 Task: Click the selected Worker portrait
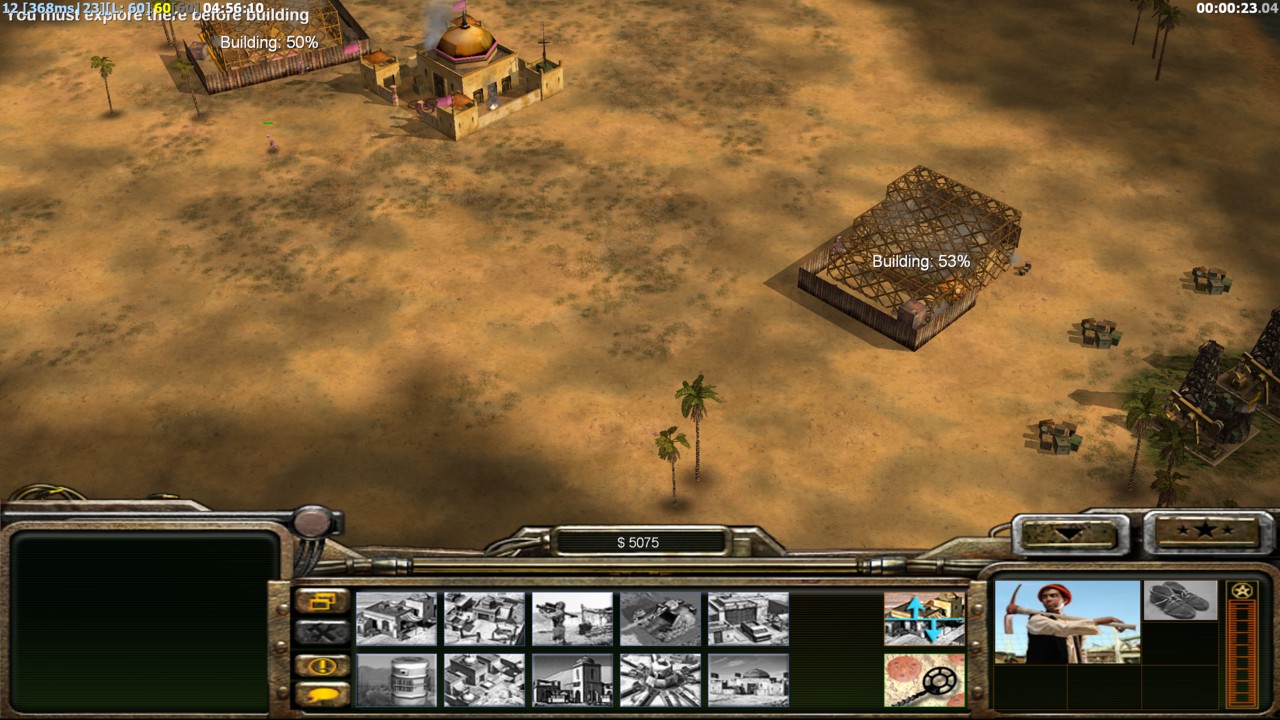(1067, 622)
